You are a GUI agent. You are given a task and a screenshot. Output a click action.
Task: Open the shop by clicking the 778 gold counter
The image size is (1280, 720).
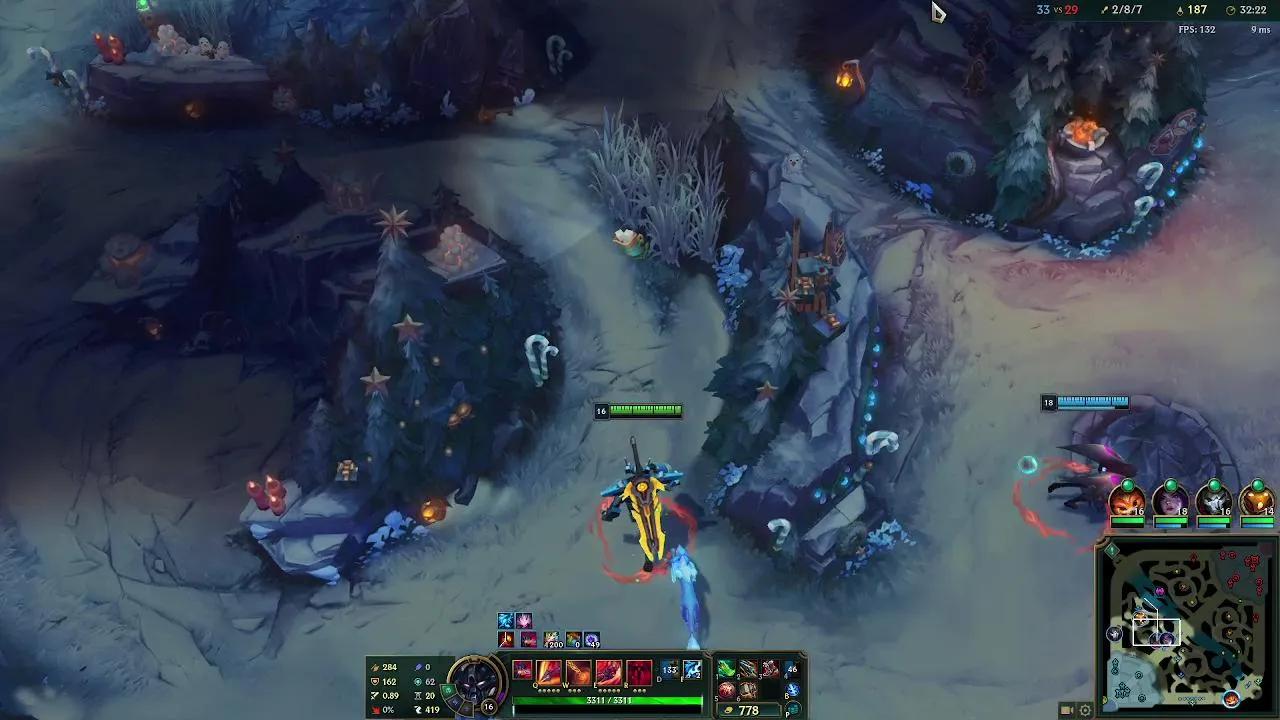click(747, 708)
